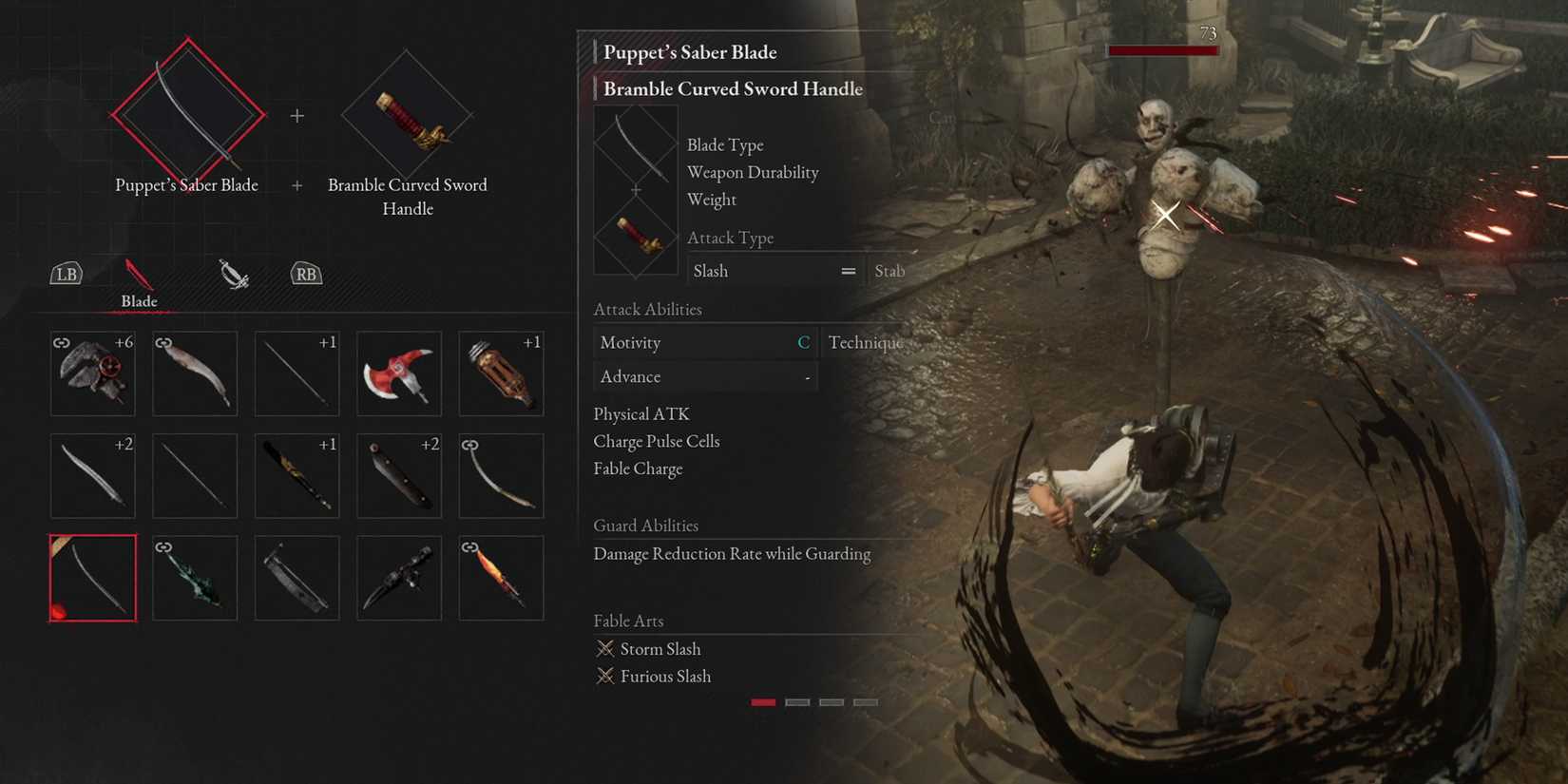Pick the green serpent-like blade
This screenshot has height=784, width=1568.
coord(194,578)
